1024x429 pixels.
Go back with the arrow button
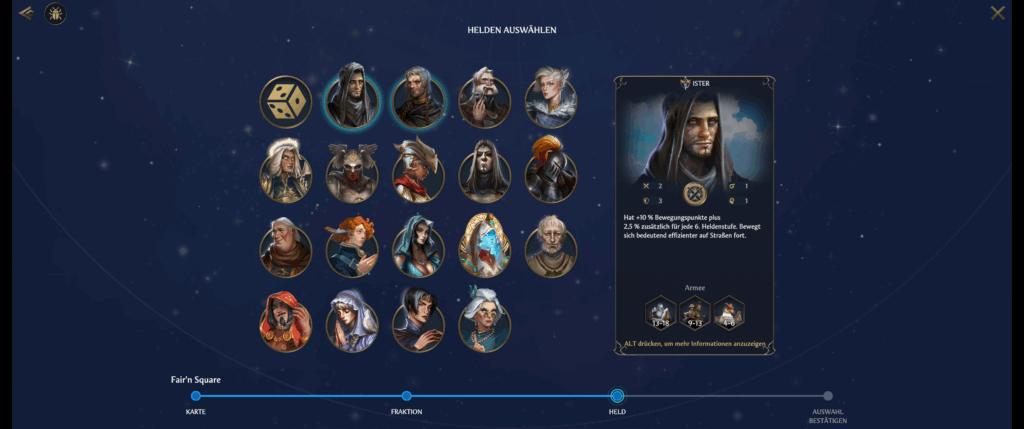26,13
